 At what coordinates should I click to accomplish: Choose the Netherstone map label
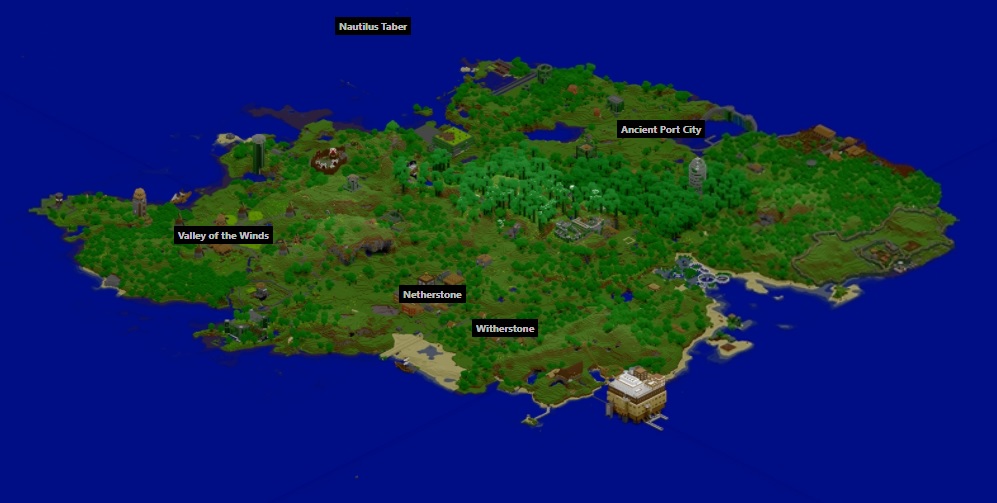(x=432, y=295)
